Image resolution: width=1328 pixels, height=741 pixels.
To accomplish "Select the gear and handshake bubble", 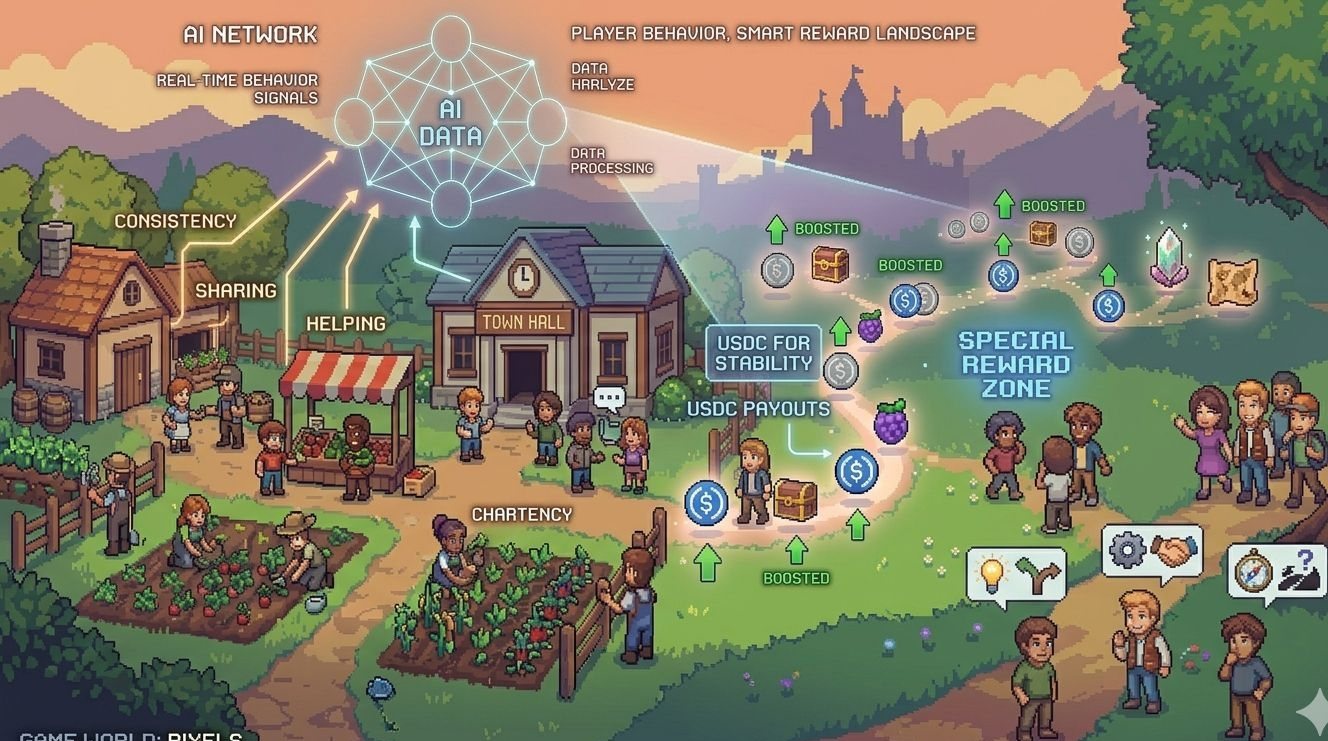I will [x=1152, y=551].
